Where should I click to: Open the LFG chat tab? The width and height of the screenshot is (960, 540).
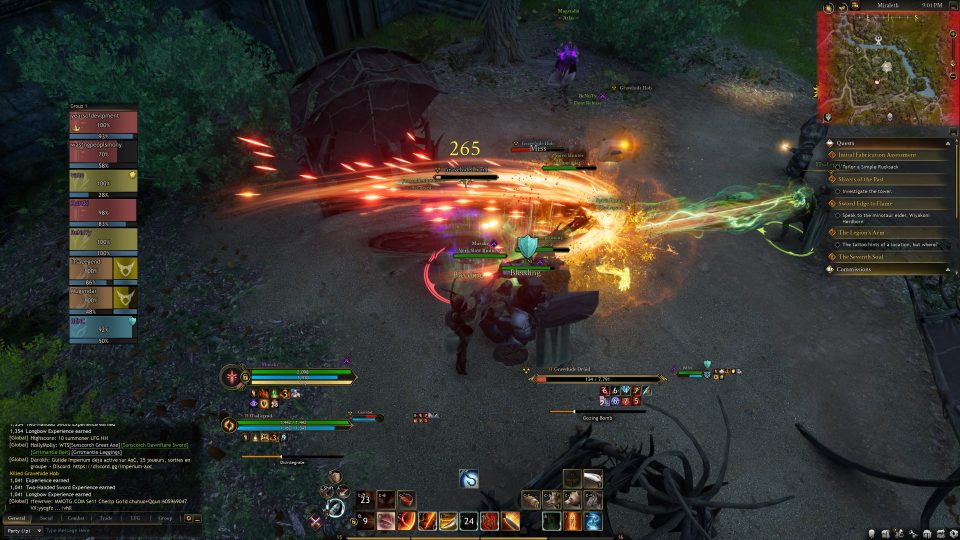[135, 519]
